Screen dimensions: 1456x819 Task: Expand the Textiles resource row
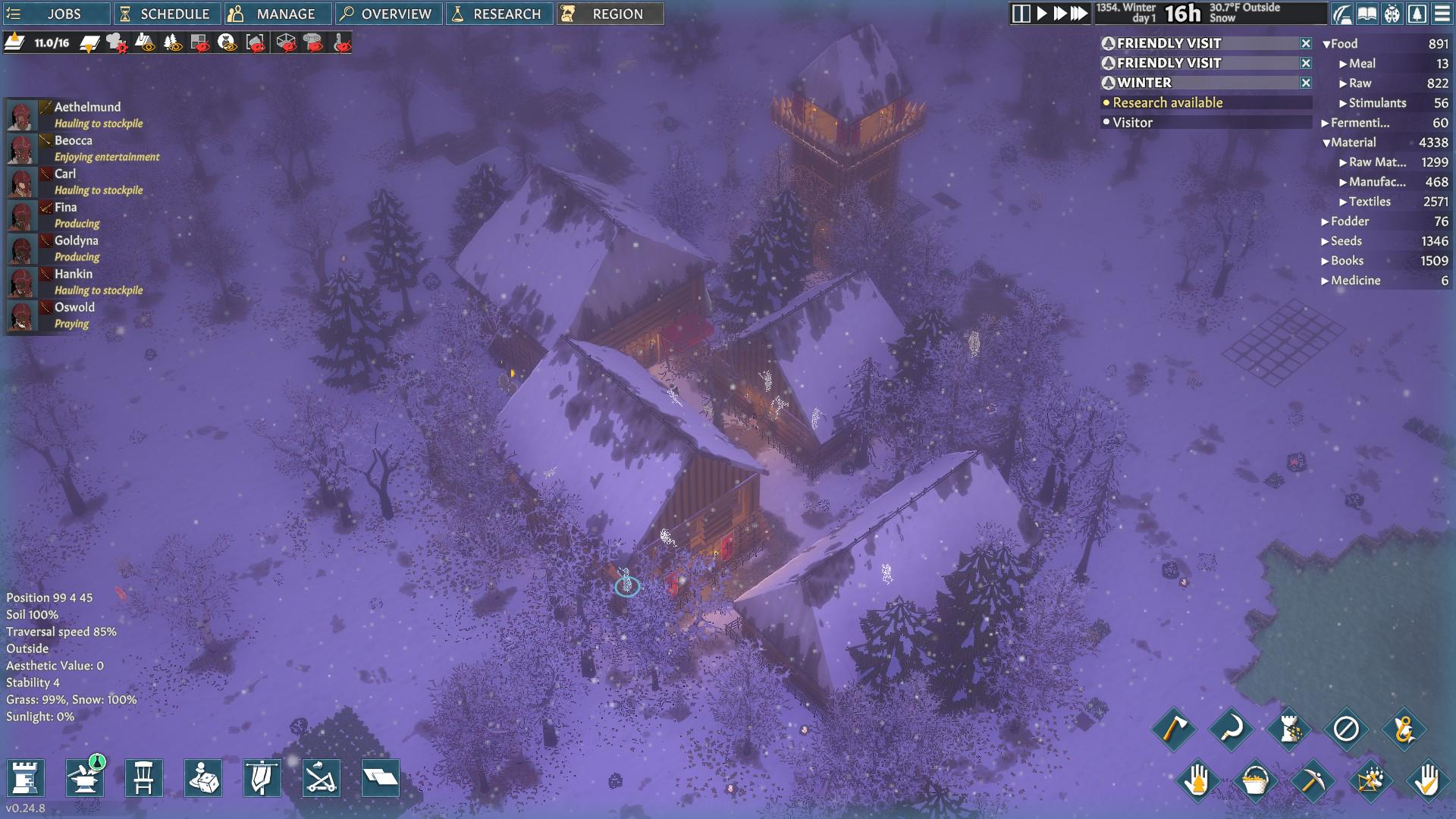click(1343, 202)
